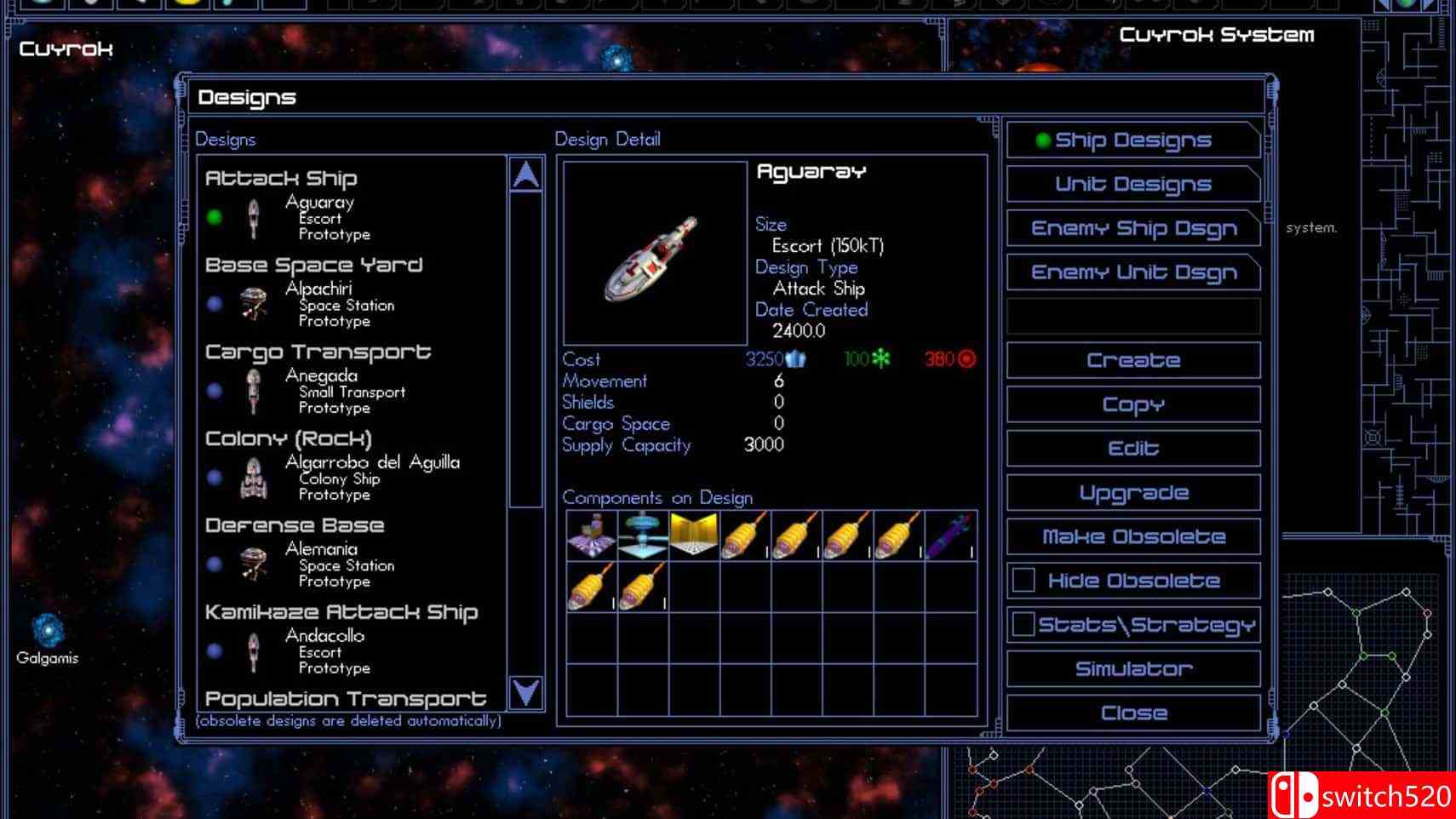
Task: Click the design list down arrow
Action: click(526, 693)
